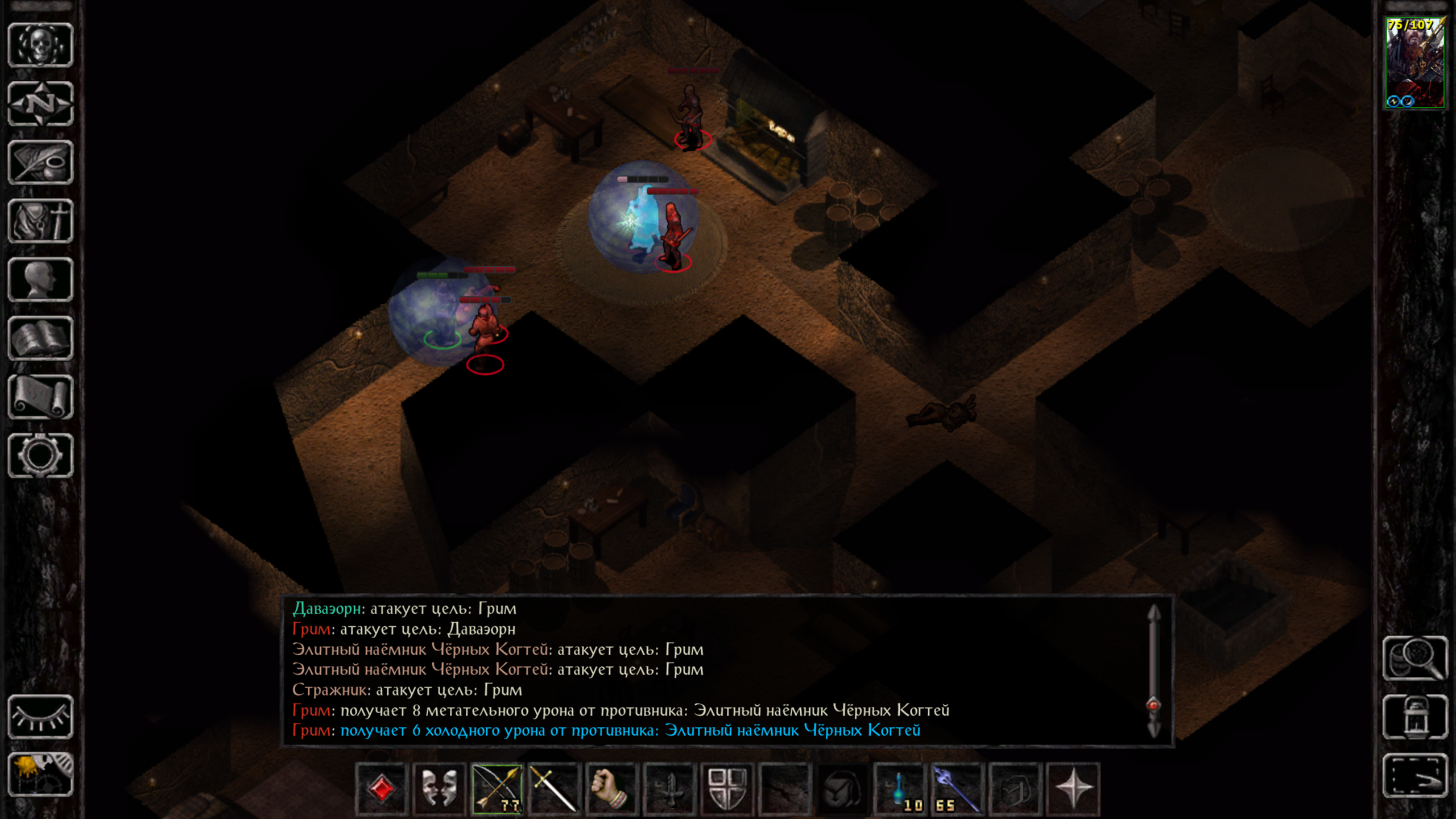Equip the bow and arrows slot
Image resolution: width=1456 pixels, height=819 pixels.
497,789
